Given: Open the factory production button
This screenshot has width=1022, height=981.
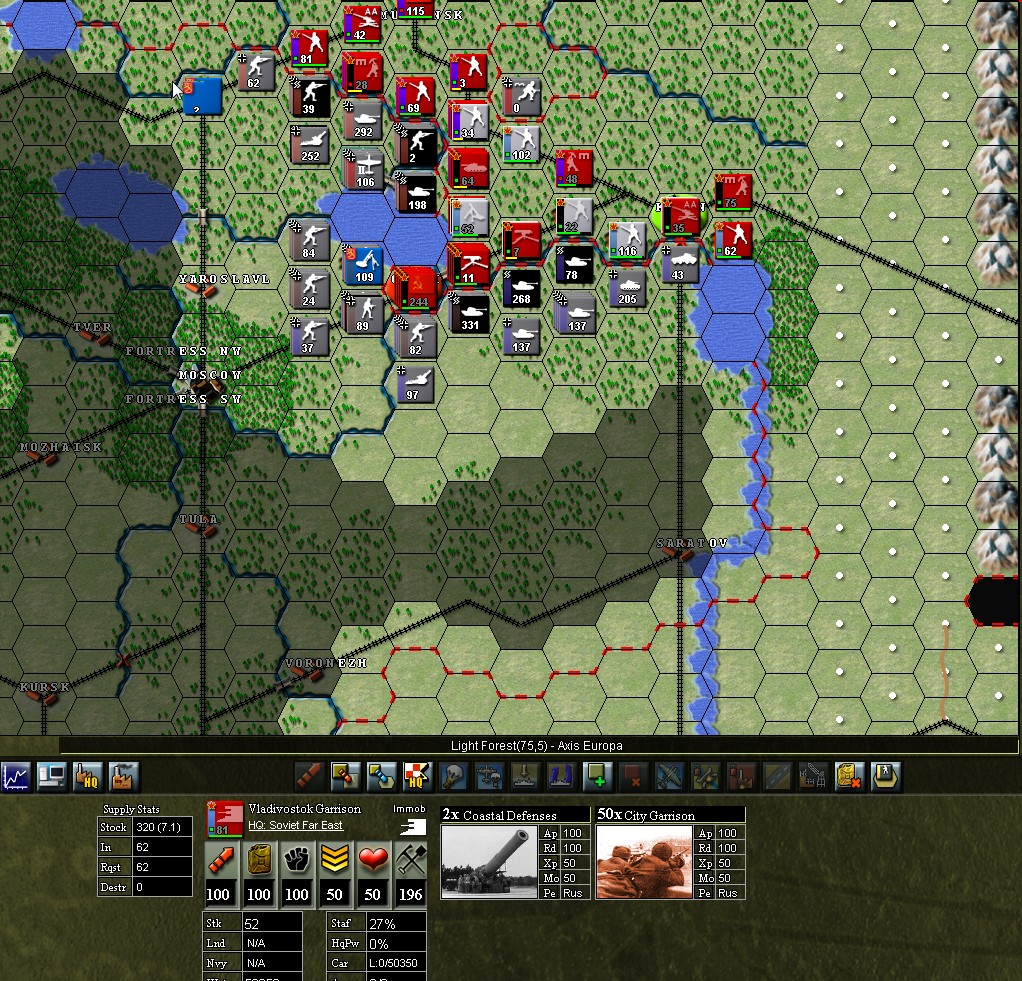Looking at the screenshot, I should coord(122,776).
